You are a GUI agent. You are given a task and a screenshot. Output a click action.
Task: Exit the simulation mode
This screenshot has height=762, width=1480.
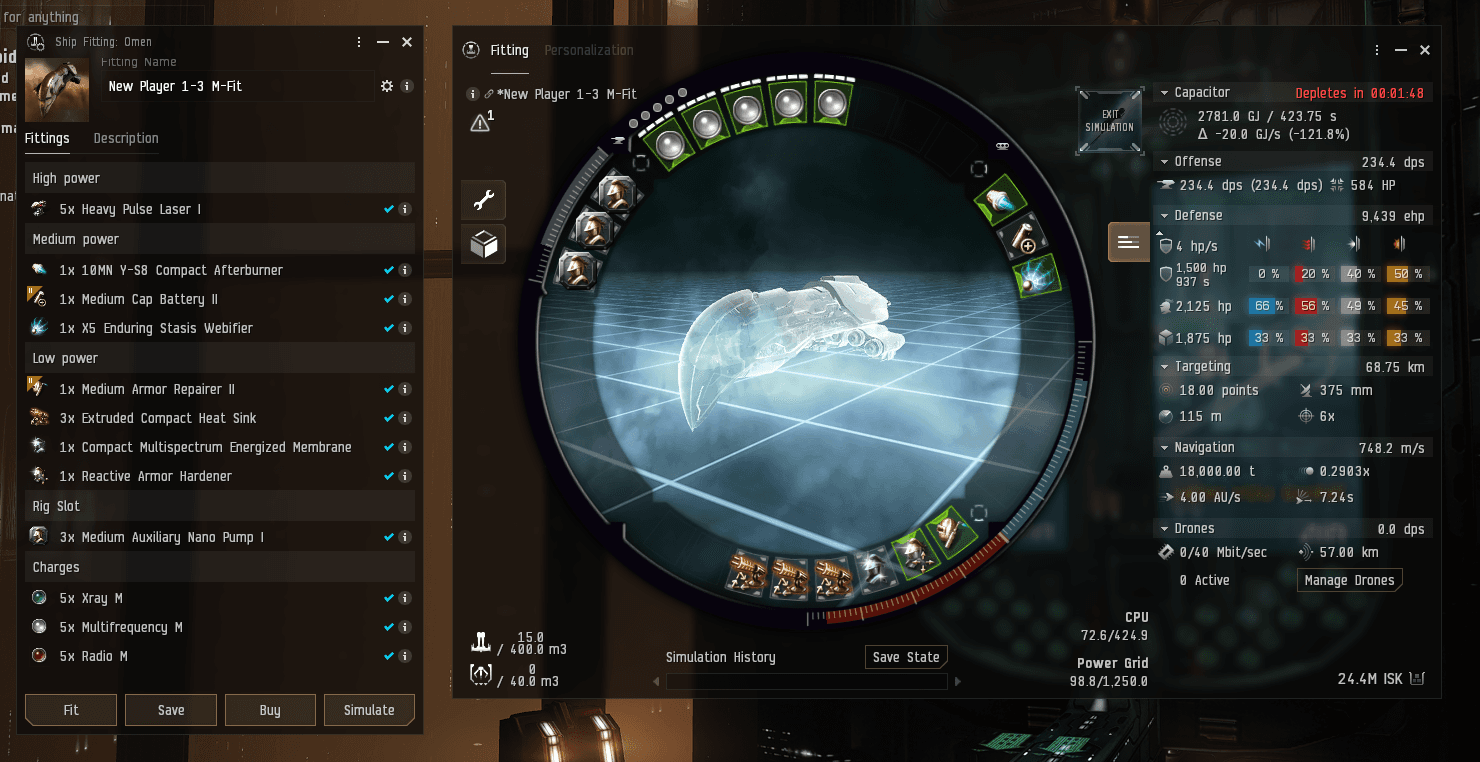(1110, 121)
